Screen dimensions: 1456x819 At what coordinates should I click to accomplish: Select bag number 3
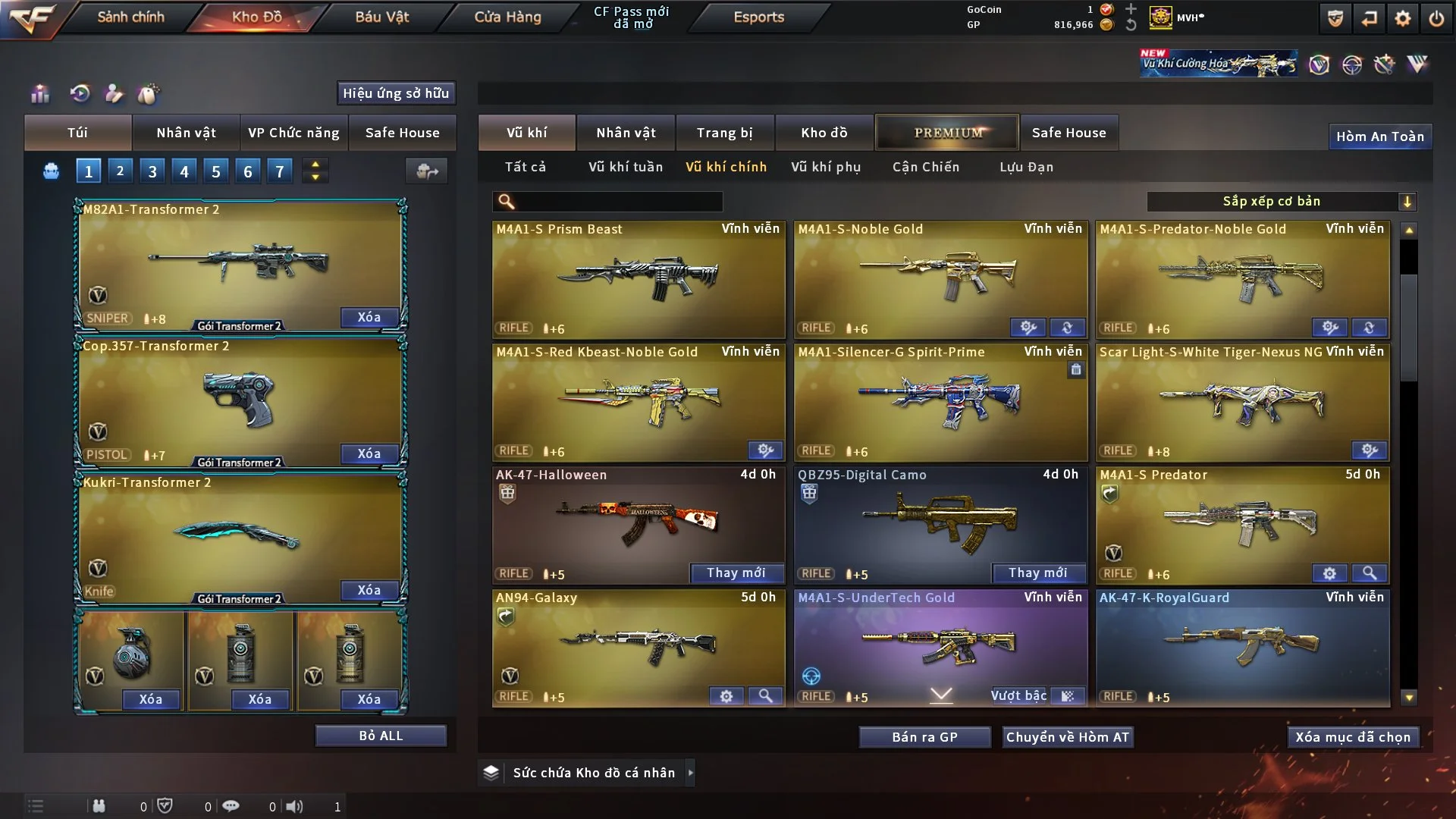pyautogui.click(x=152, y=171)
